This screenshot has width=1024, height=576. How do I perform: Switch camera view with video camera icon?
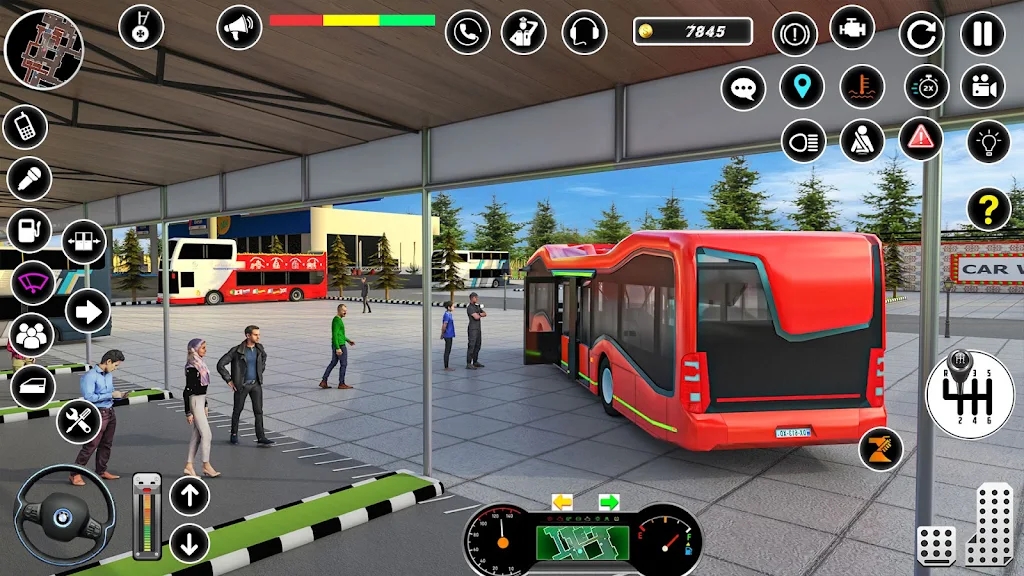982,86
